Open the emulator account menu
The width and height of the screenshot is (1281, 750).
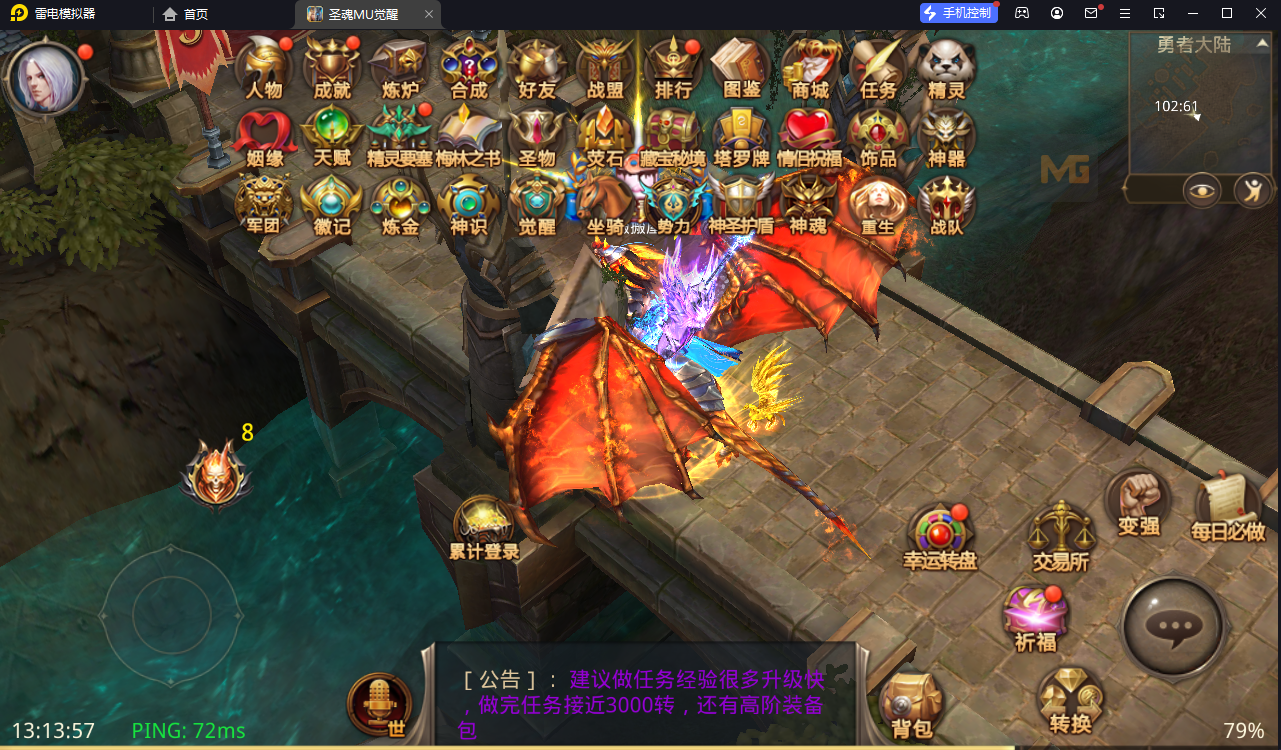pyautogui.click(x=1056, y=13)
